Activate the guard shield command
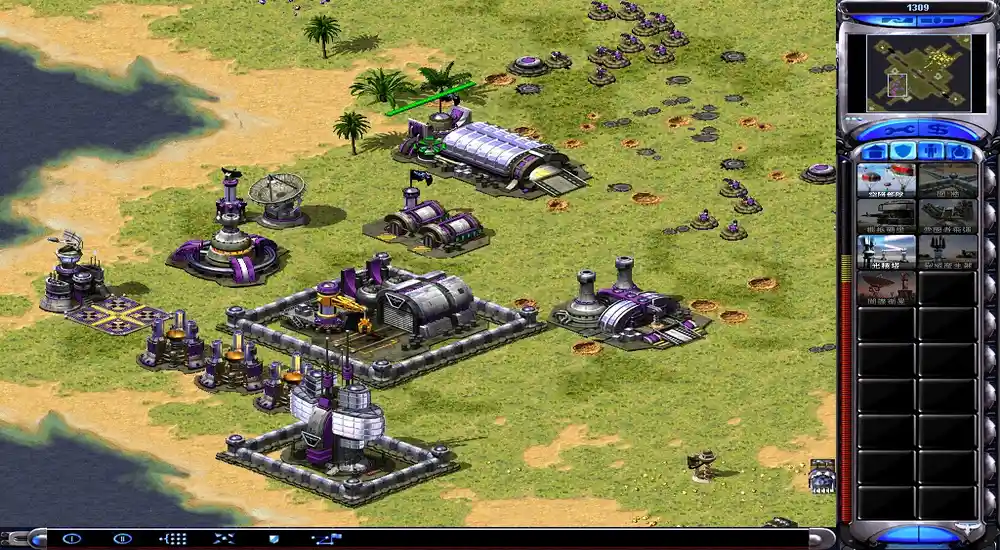The width and height of the screenshot is (1000, 550). click(x=275, y=538)
